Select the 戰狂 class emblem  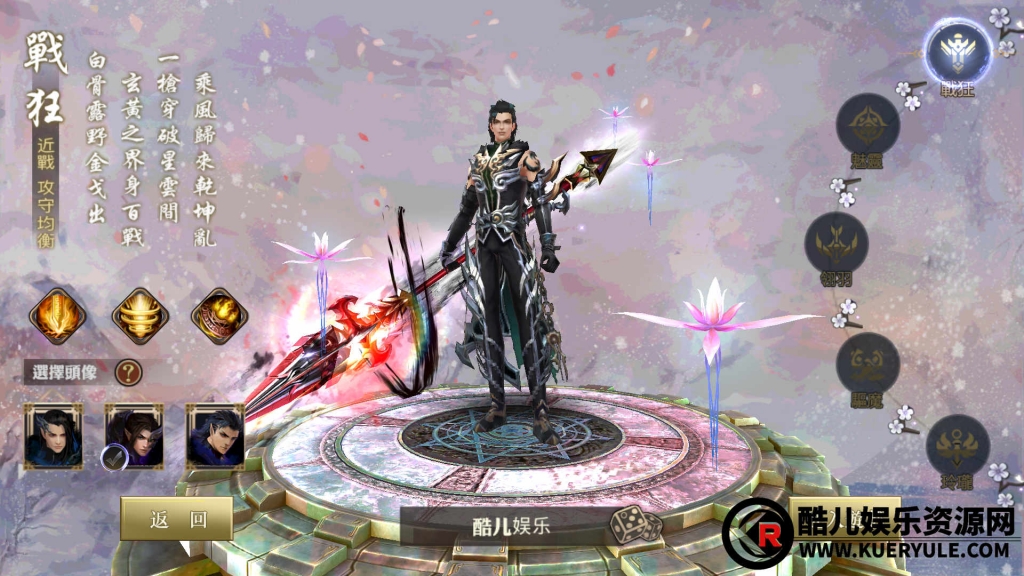point(957,50)
